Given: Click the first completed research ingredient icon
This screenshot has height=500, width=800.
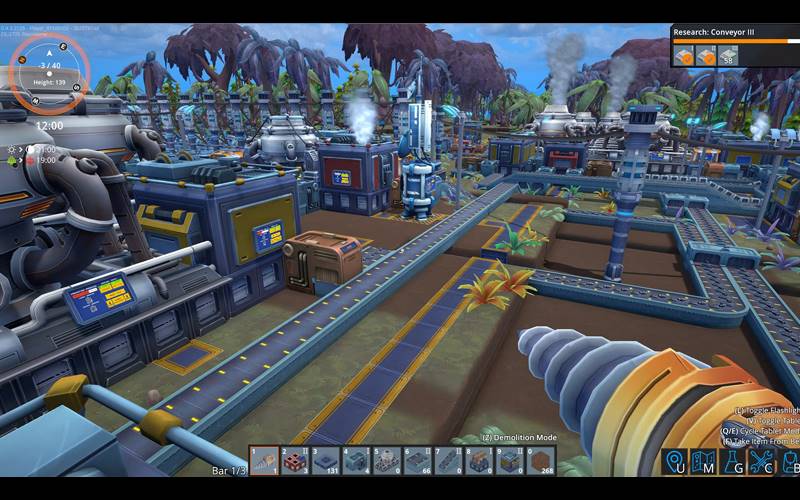Looking at the screenshot, I should pyautogui.click(x=684, y=55).
